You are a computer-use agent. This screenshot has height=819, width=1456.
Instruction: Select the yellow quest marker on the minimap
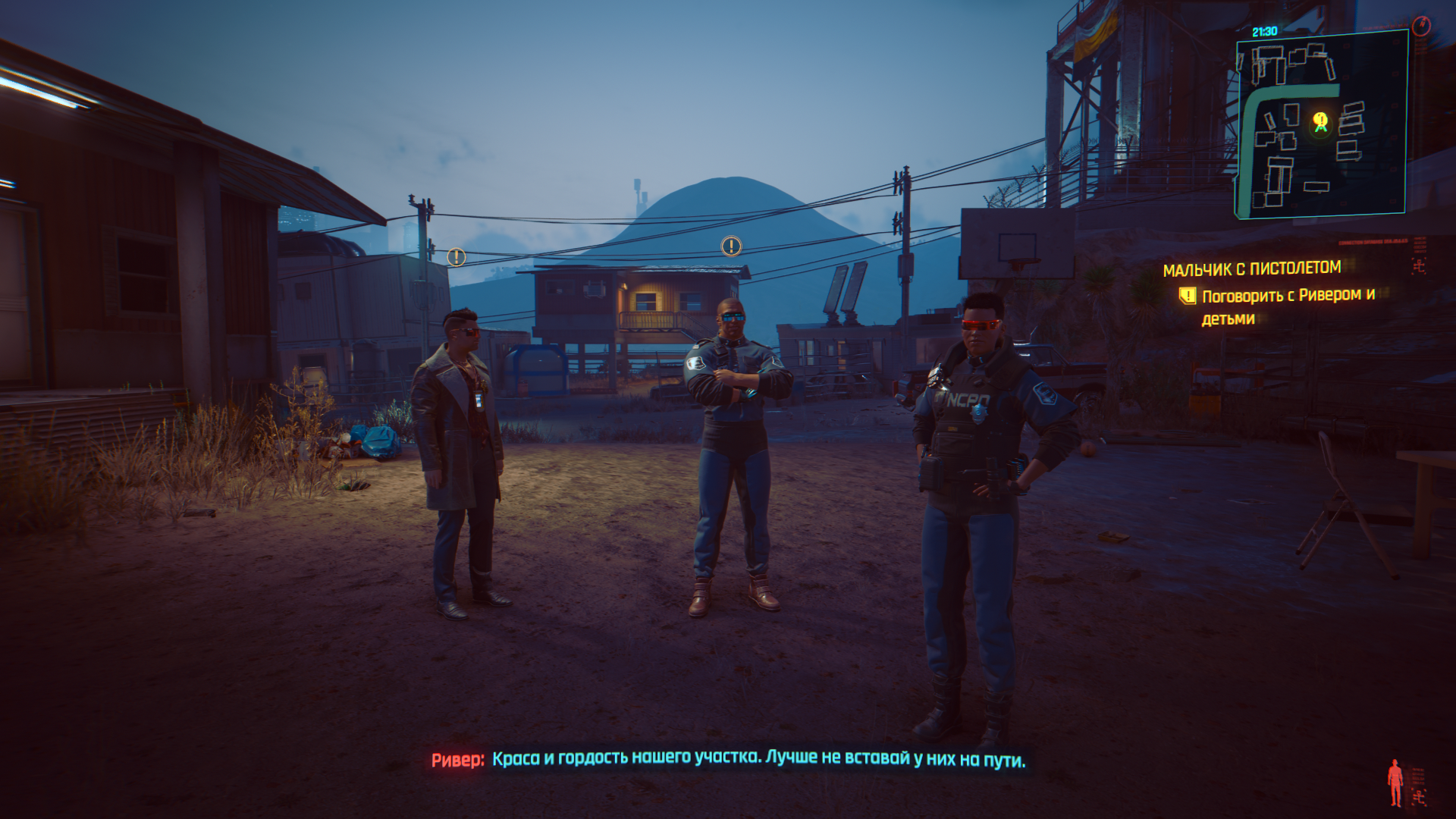click(1320, 121)
